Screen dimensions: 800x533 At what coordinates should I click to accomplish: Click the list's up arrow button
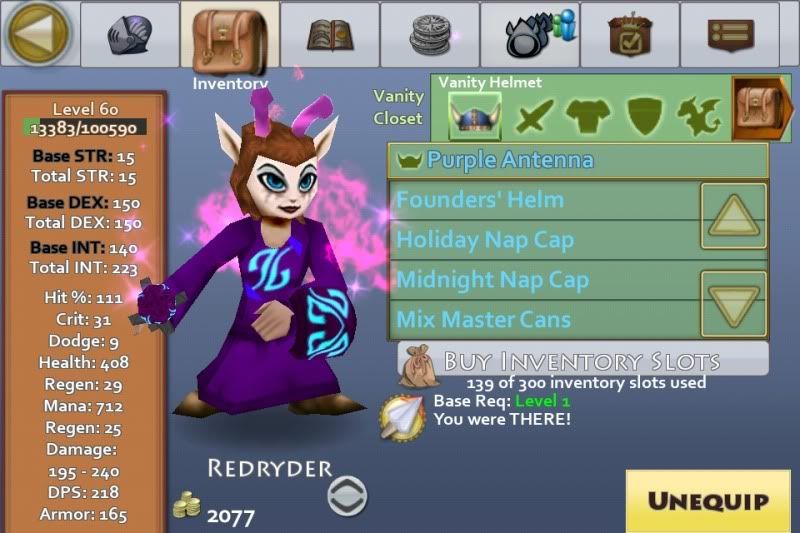pyautogui.click(x=733, y=215)
